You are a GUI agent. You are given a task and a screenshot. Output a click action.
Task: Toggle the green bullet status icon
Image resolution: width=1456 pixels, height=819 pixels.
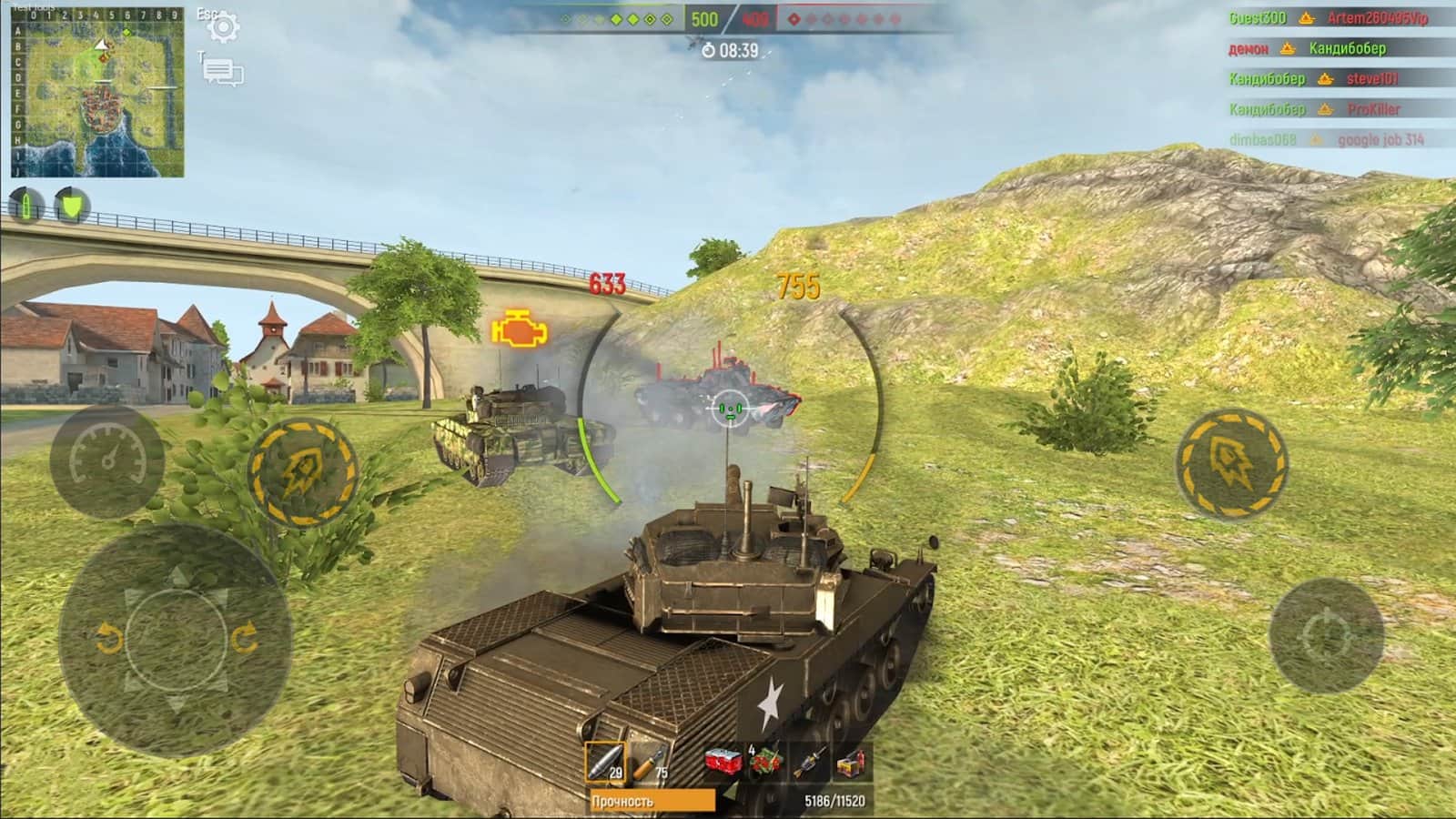[25, 206]
